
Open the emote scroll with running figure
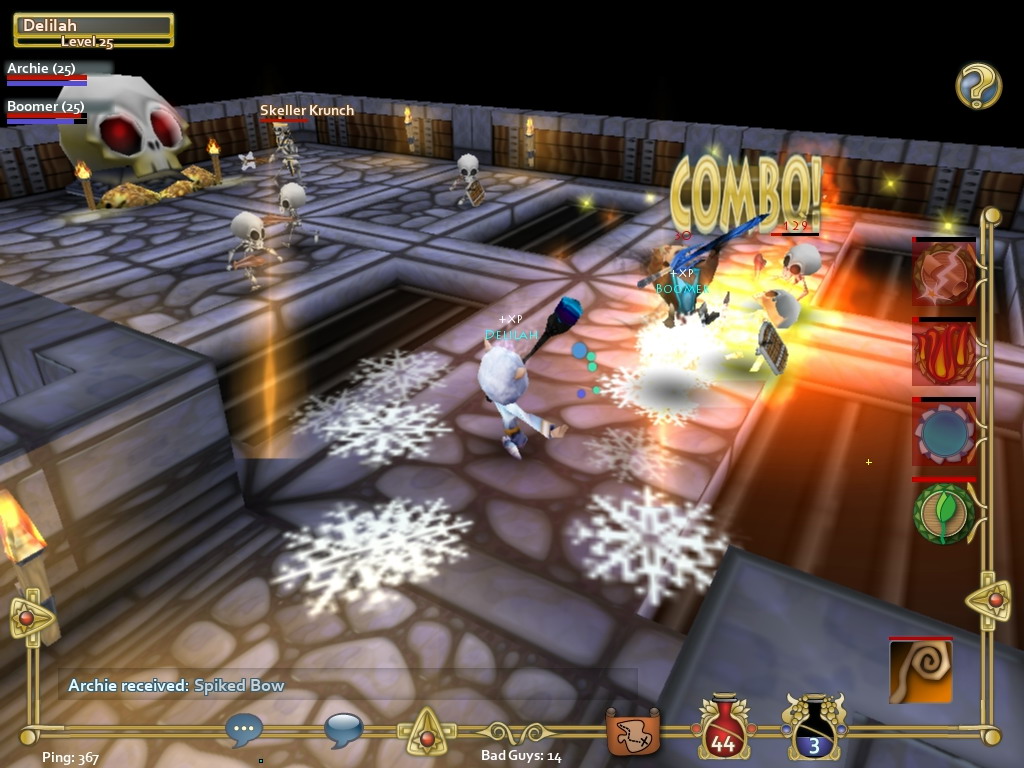pos(634,732)
